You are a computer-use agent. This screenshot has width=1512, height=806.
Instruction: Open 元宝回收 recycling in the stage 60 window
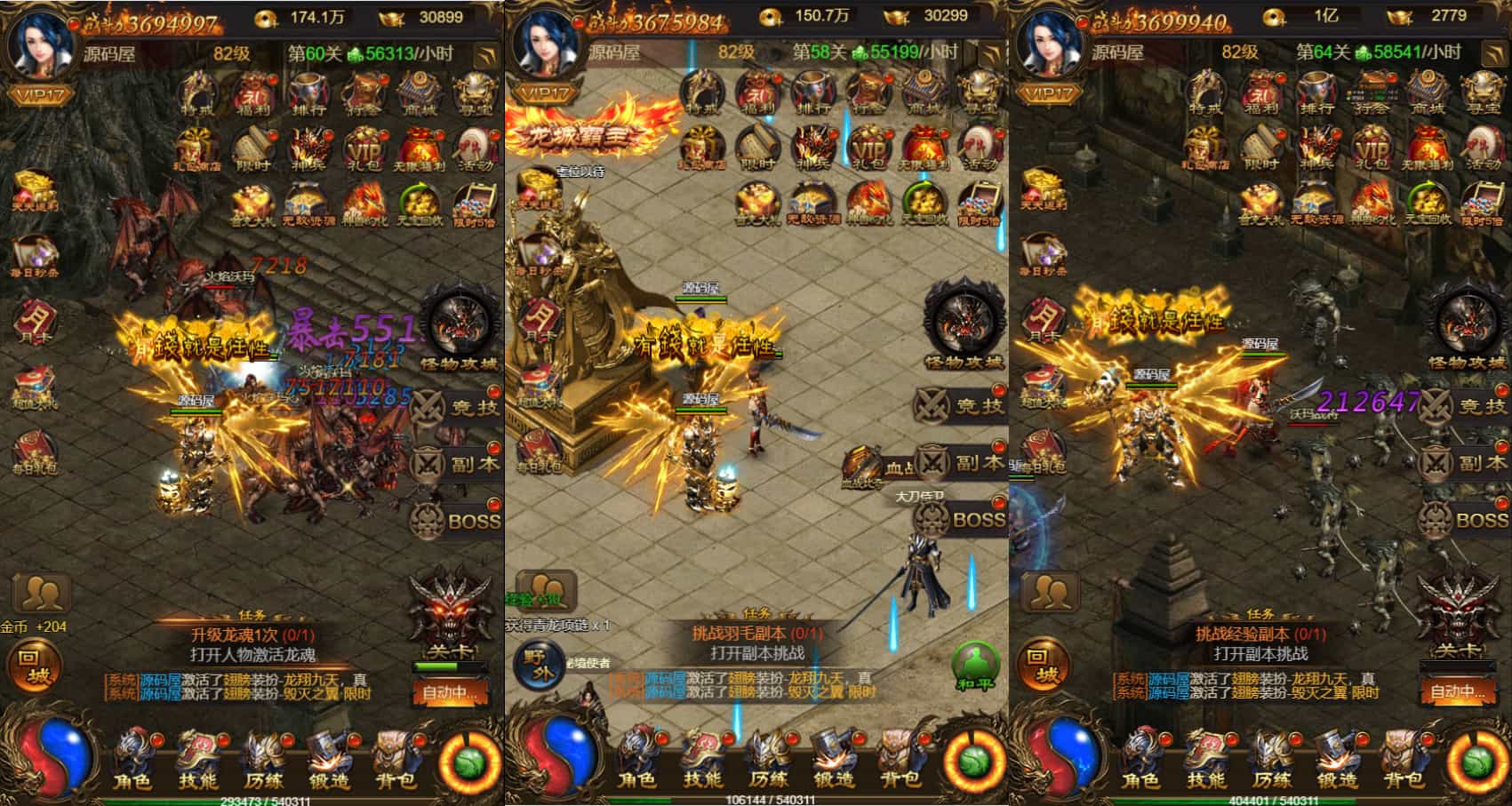tap(419, 205)
